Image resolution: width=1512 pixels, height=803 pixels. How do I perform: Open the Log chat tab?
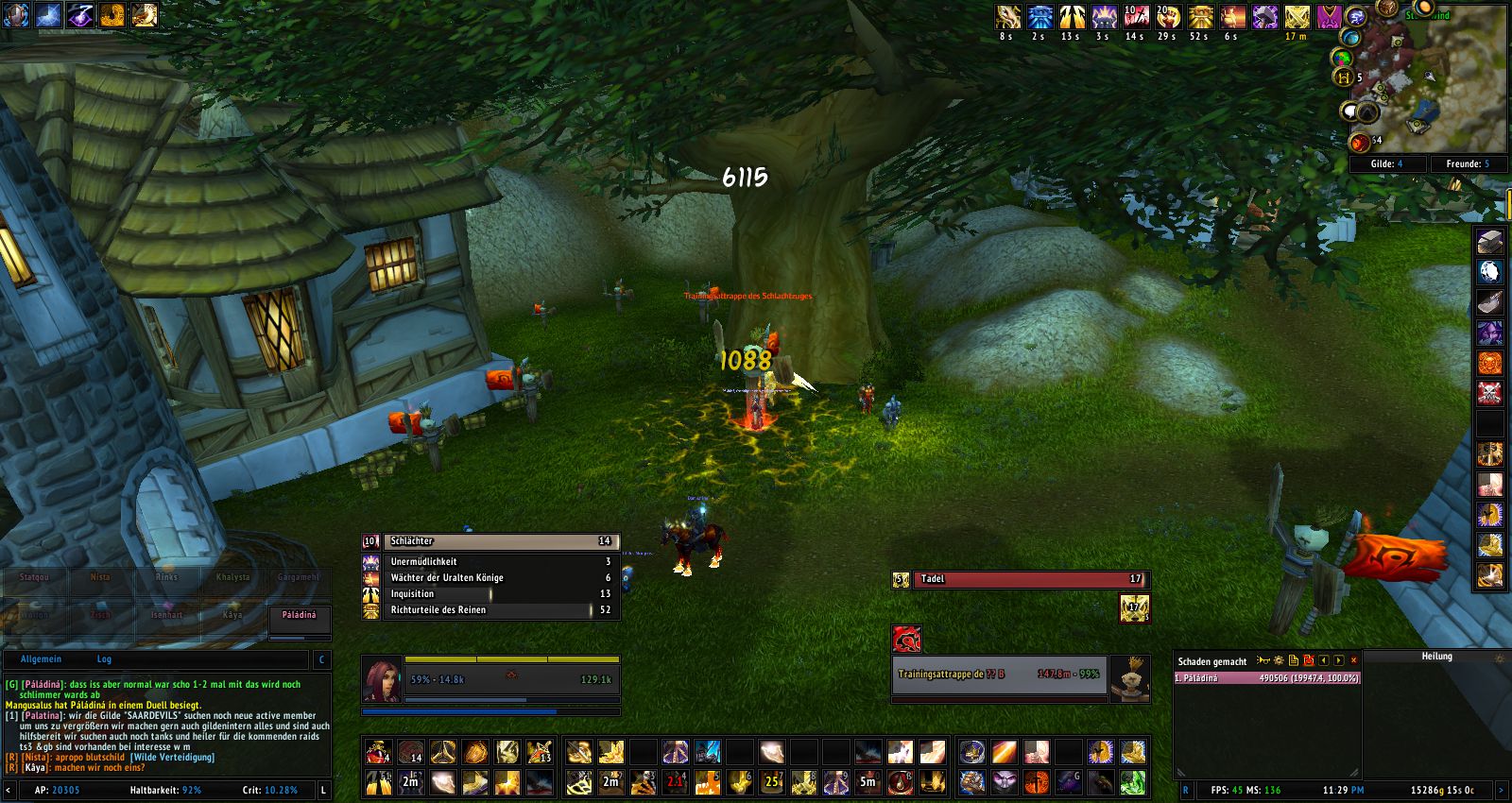point(104,659)
